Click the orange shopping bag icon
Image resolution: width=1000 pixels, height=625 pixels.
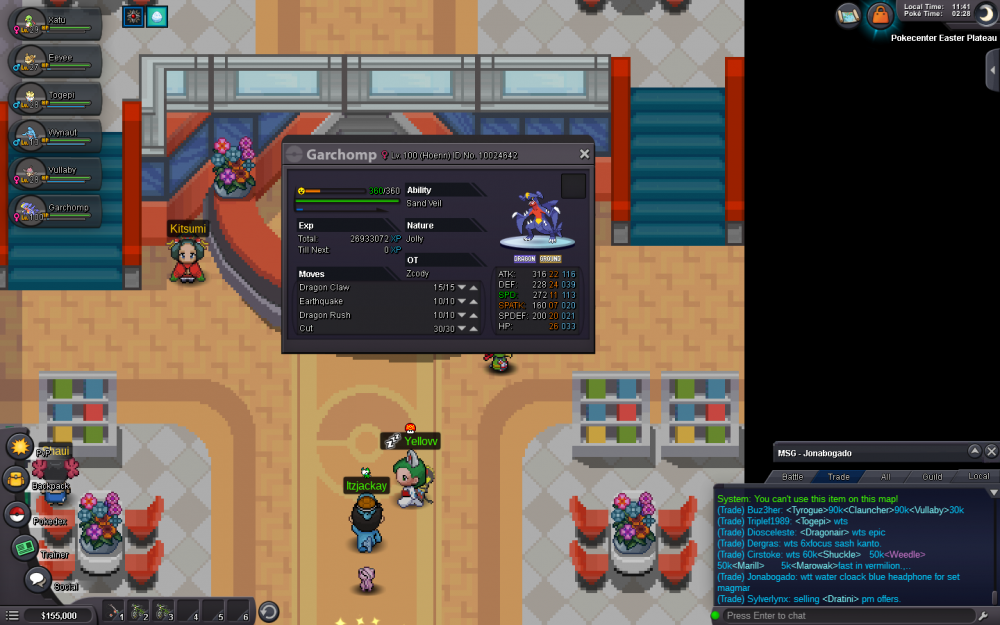tap(879, 15)
